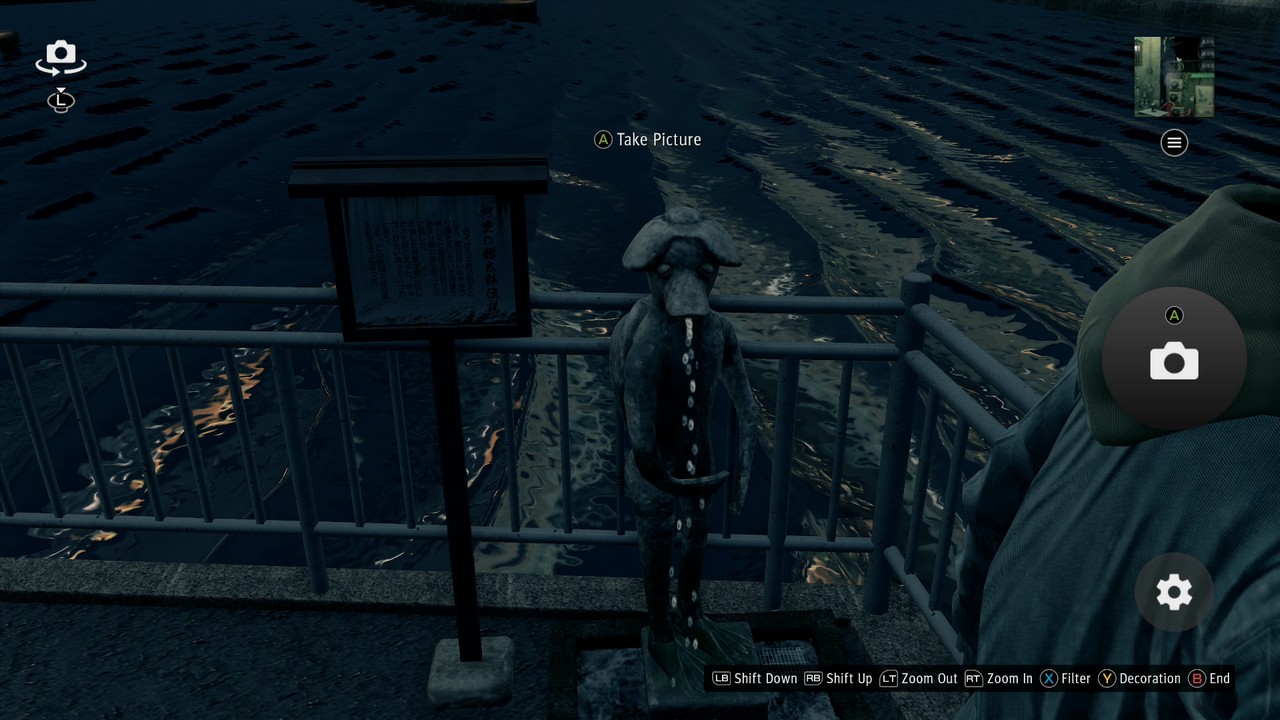Enable the timer countdown option
Screen dimensions: 1280x720
(x=60, y=101)
